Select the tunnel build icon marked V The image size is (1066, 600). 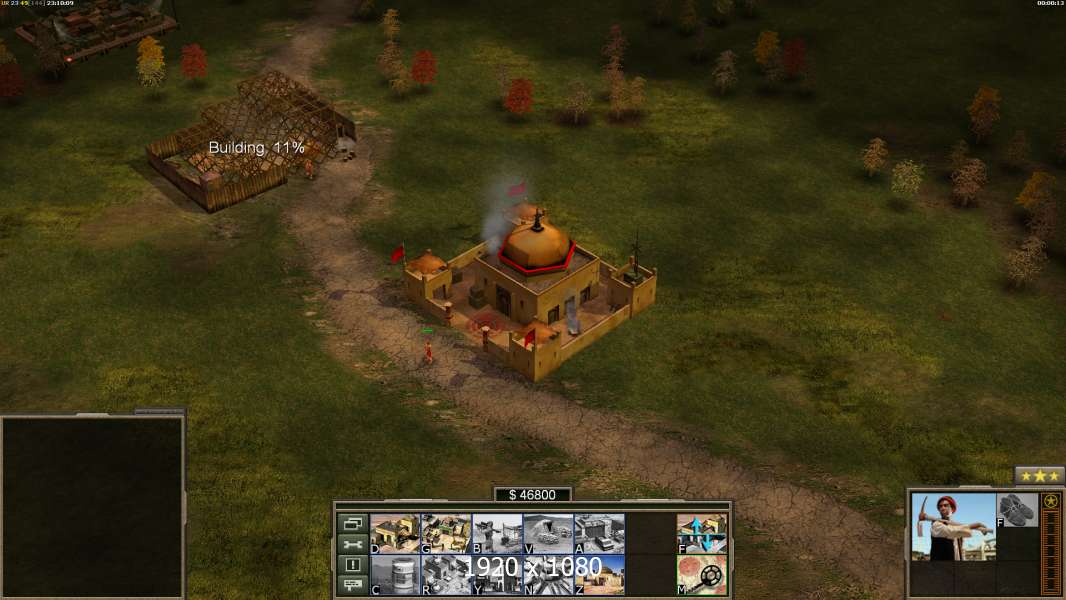click(548, 533)
